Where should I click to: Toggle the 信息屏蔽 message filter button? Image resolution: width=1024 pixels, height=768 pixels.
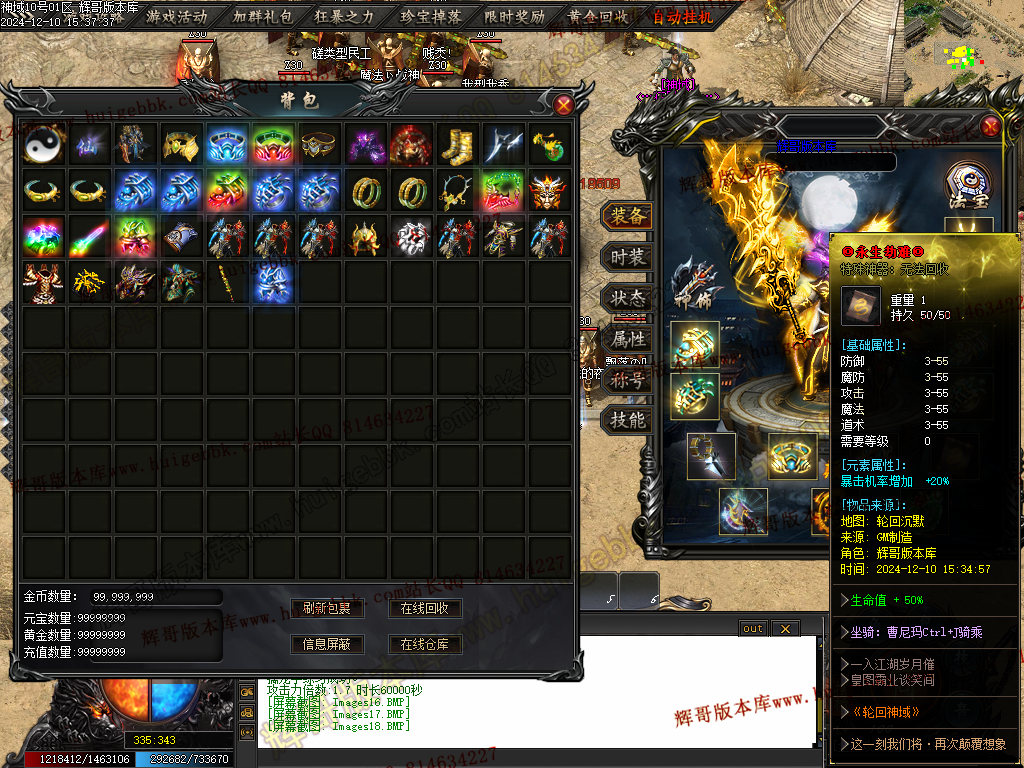(327, 644)
